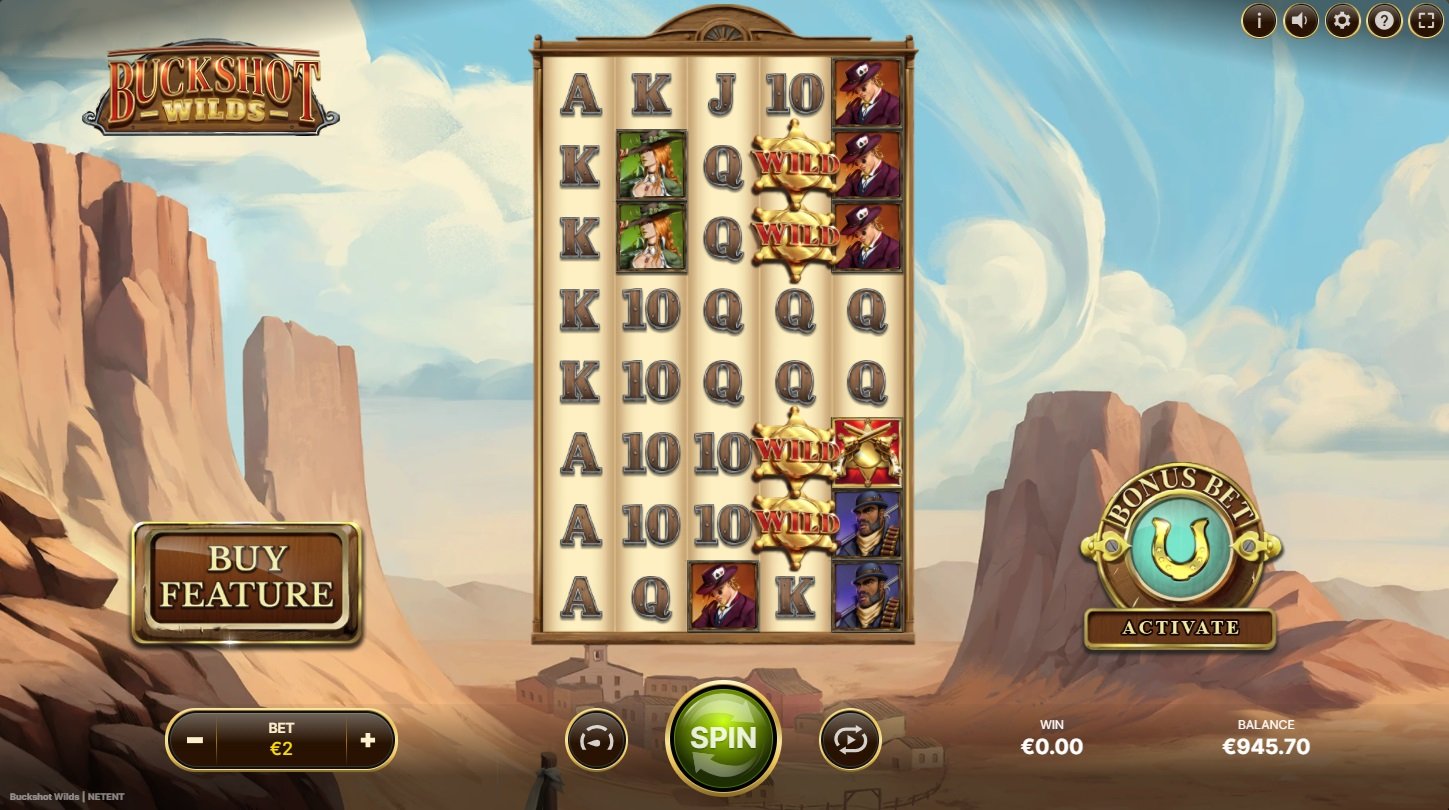Mute the sound with the speaker icon
The image size is (1449, 810).
click(1300, 20)
